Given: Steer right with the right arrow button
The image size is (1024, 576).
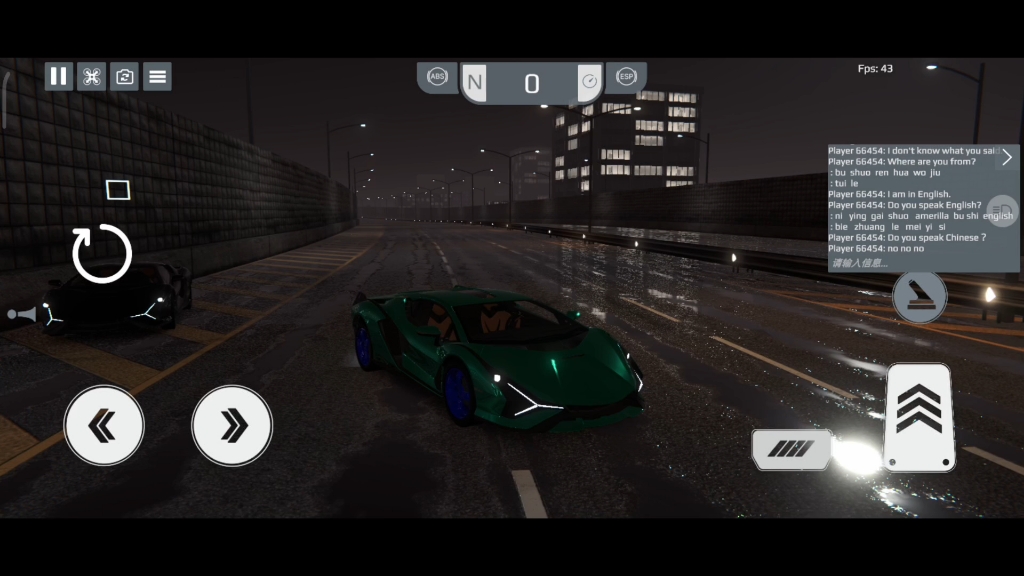Looking at the screenshot, I should pyautogui.click(x=232, y=426).
